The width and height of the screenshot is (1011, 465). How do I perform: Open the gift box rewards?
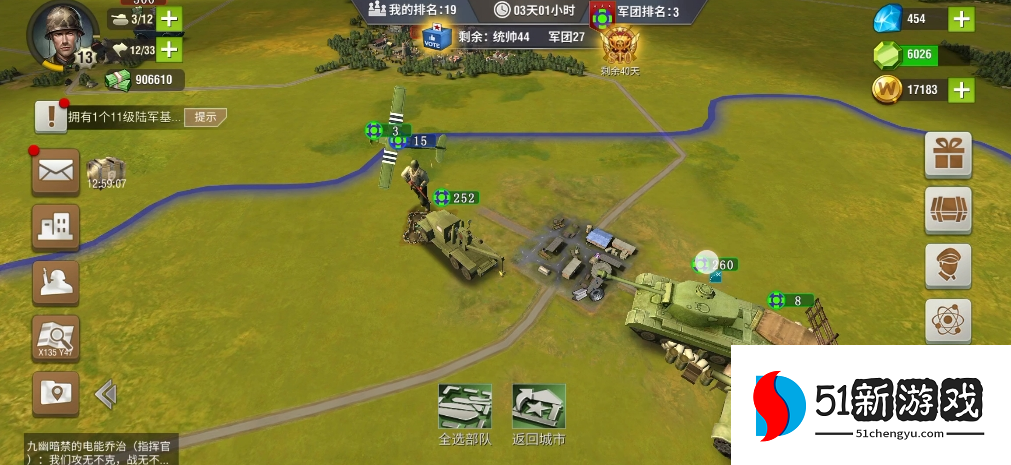tap(947, 153)
